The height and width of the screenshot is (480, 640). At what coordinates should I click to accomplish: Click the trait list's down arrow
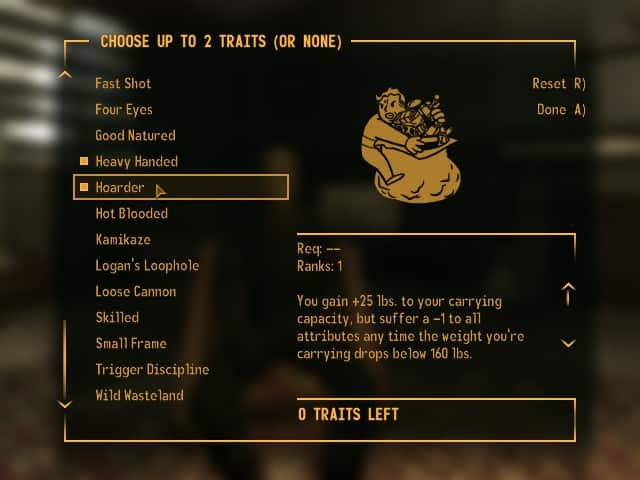click(66, 404)
